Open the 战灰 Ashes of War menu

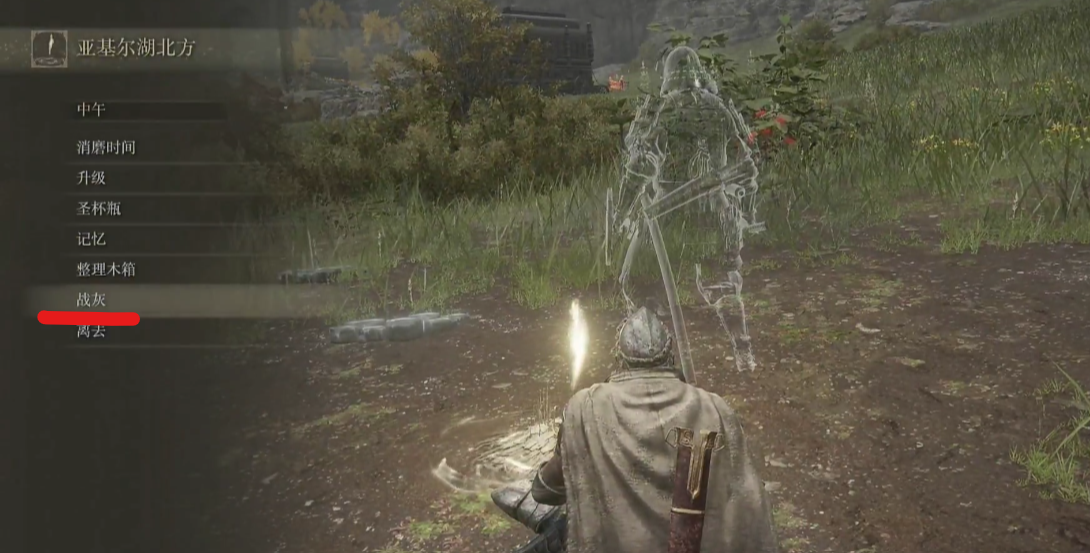(92, 300)
